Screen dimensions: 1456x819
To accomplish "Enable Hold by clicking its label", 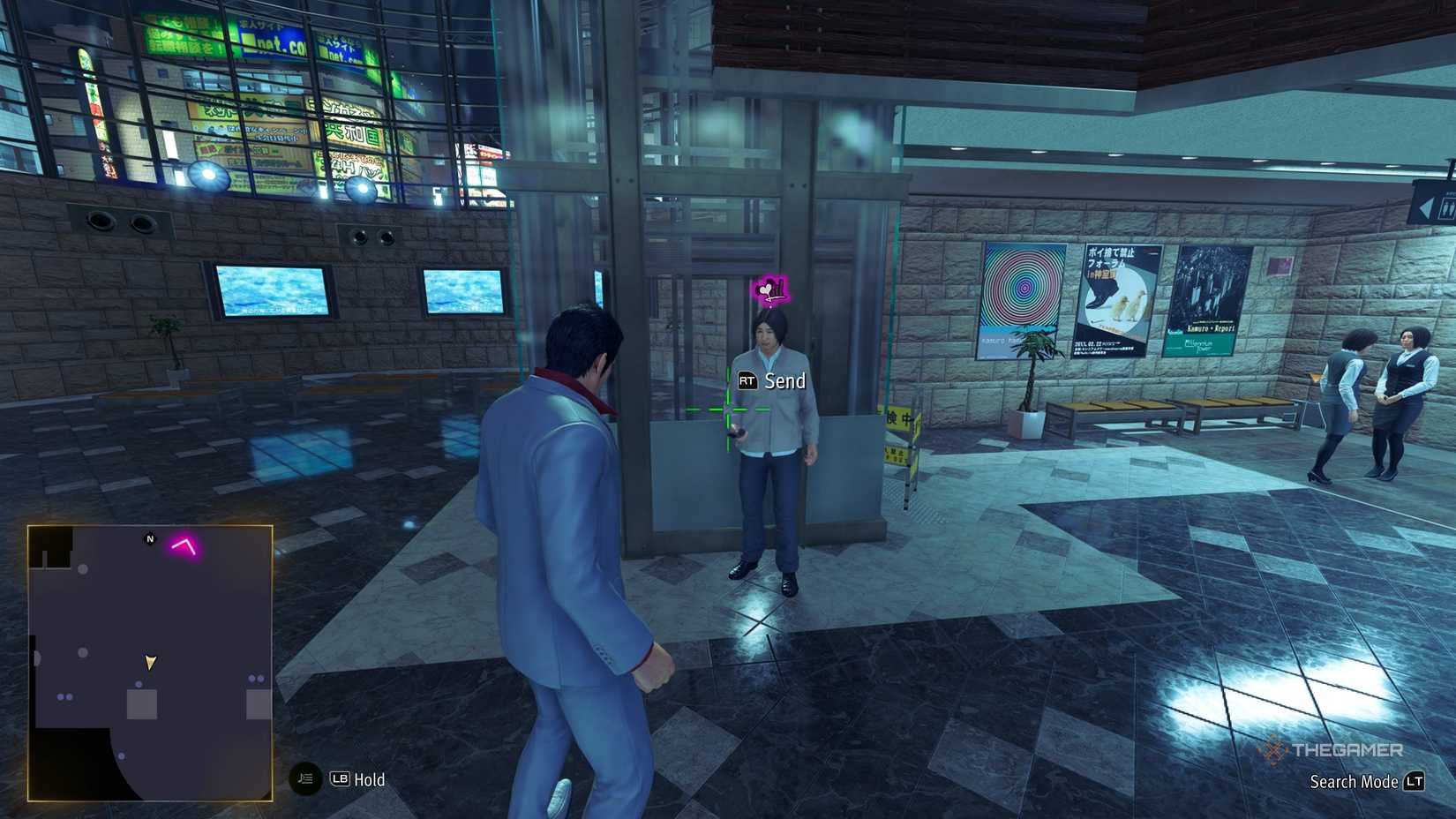I will point(371,780).
